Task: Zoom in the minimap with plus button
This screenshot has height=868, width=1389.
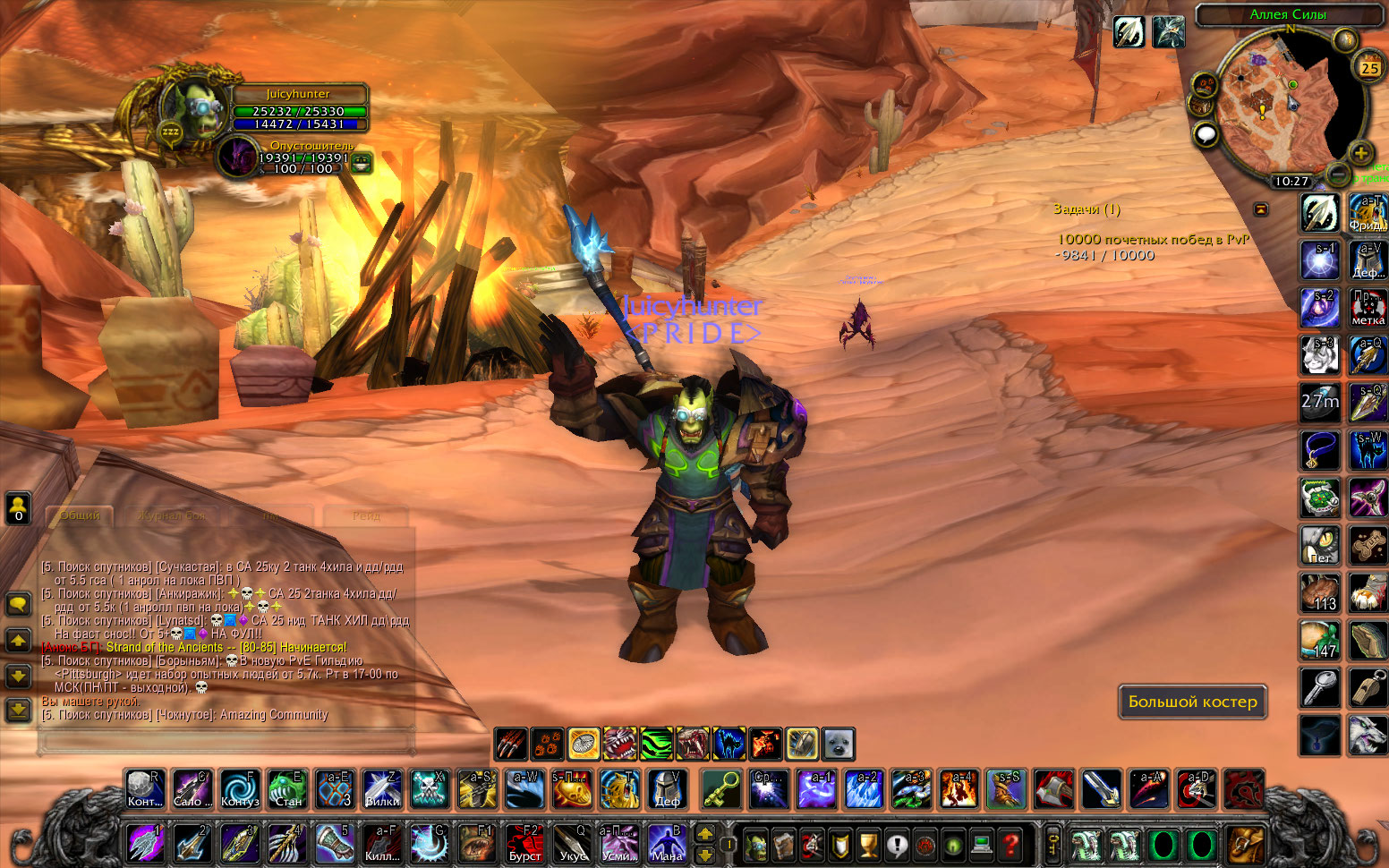Action: tap(1360, 153)
